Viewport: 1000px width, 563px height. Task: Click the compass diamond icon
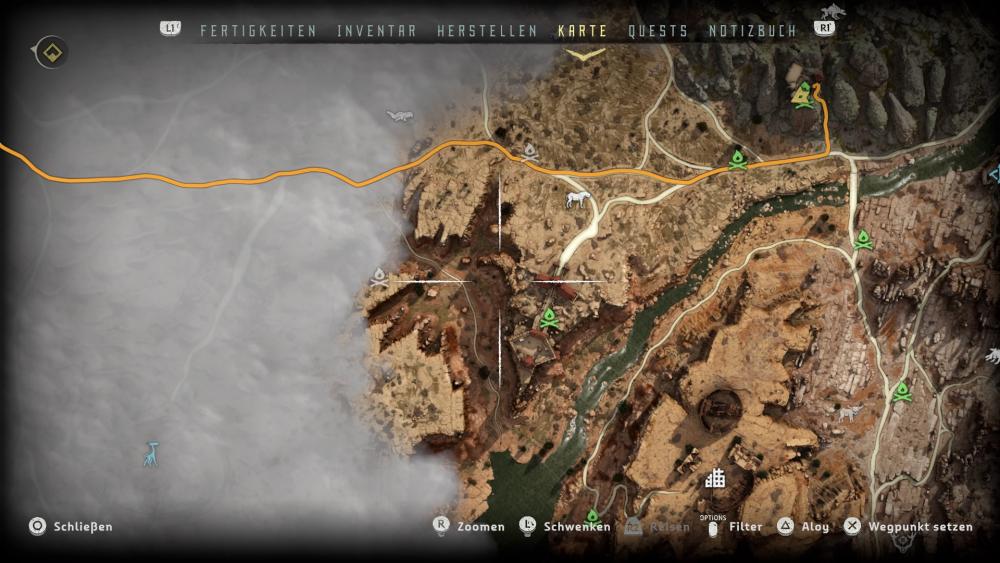coord(52,52)
